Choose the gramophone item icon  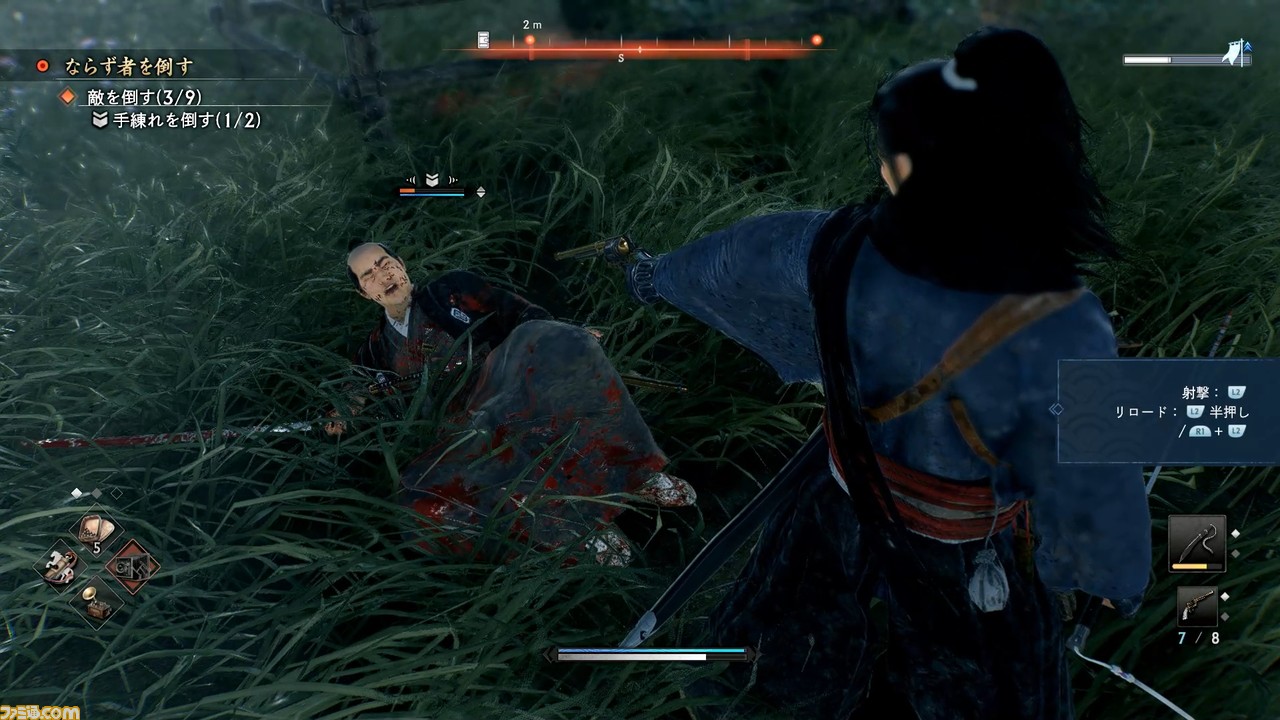point(95,601)
